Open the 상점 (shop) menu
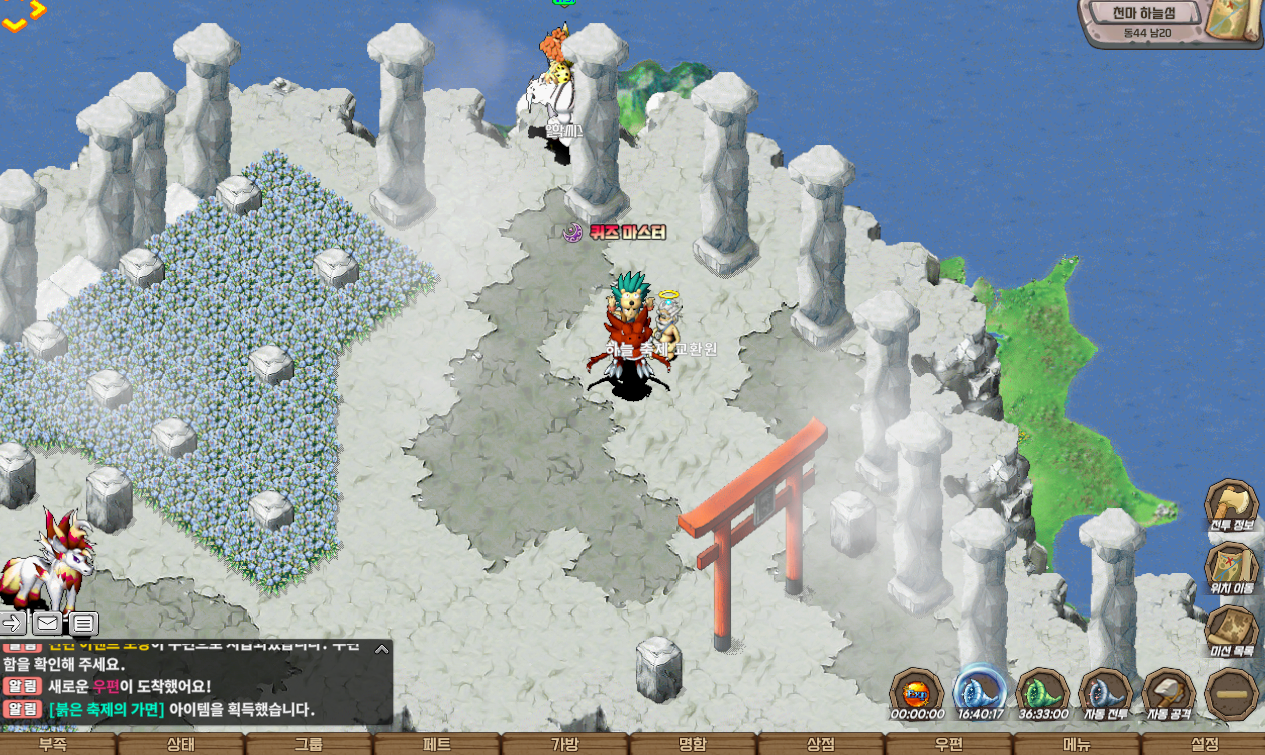 [x=820, y=745]
